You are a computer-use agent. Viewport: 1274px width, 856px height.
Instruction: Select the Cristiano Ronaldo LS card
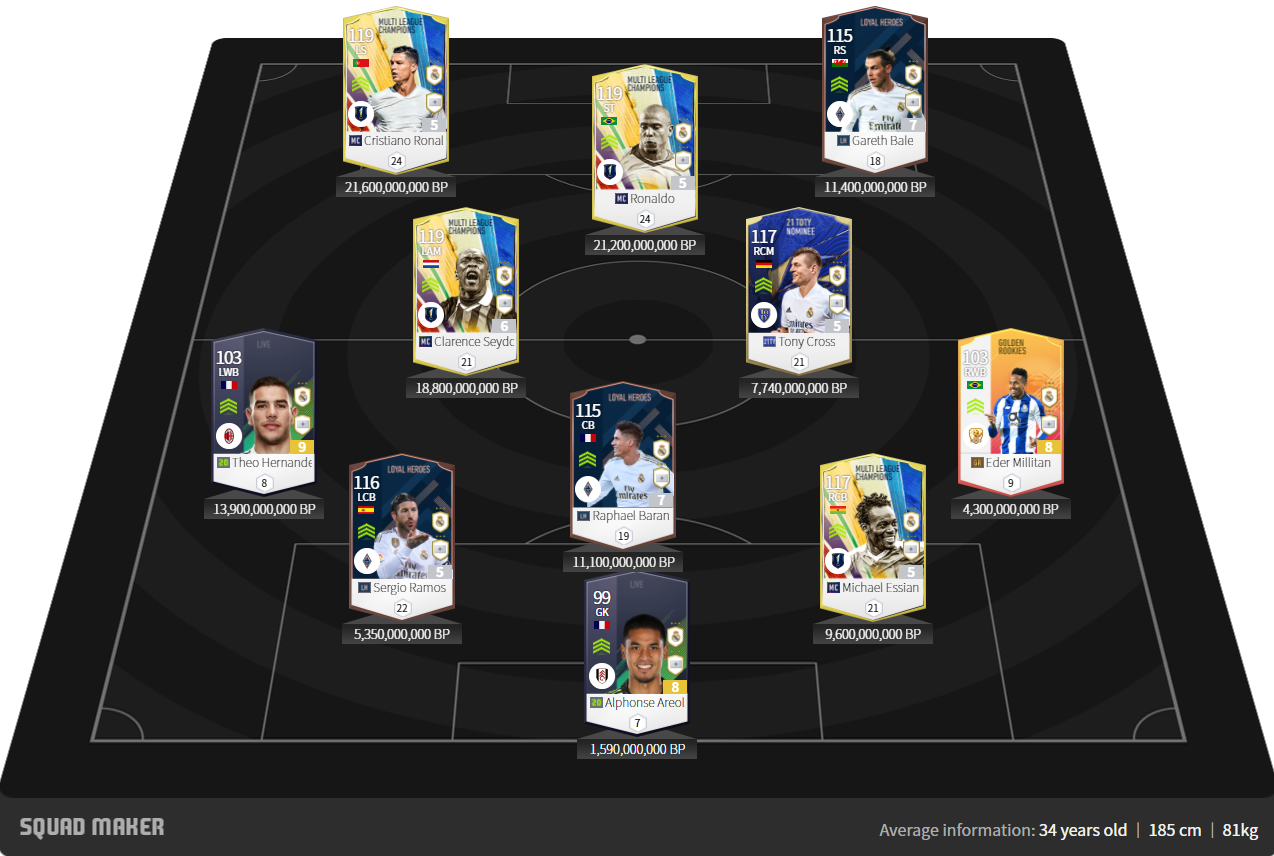tap(397, 90)
